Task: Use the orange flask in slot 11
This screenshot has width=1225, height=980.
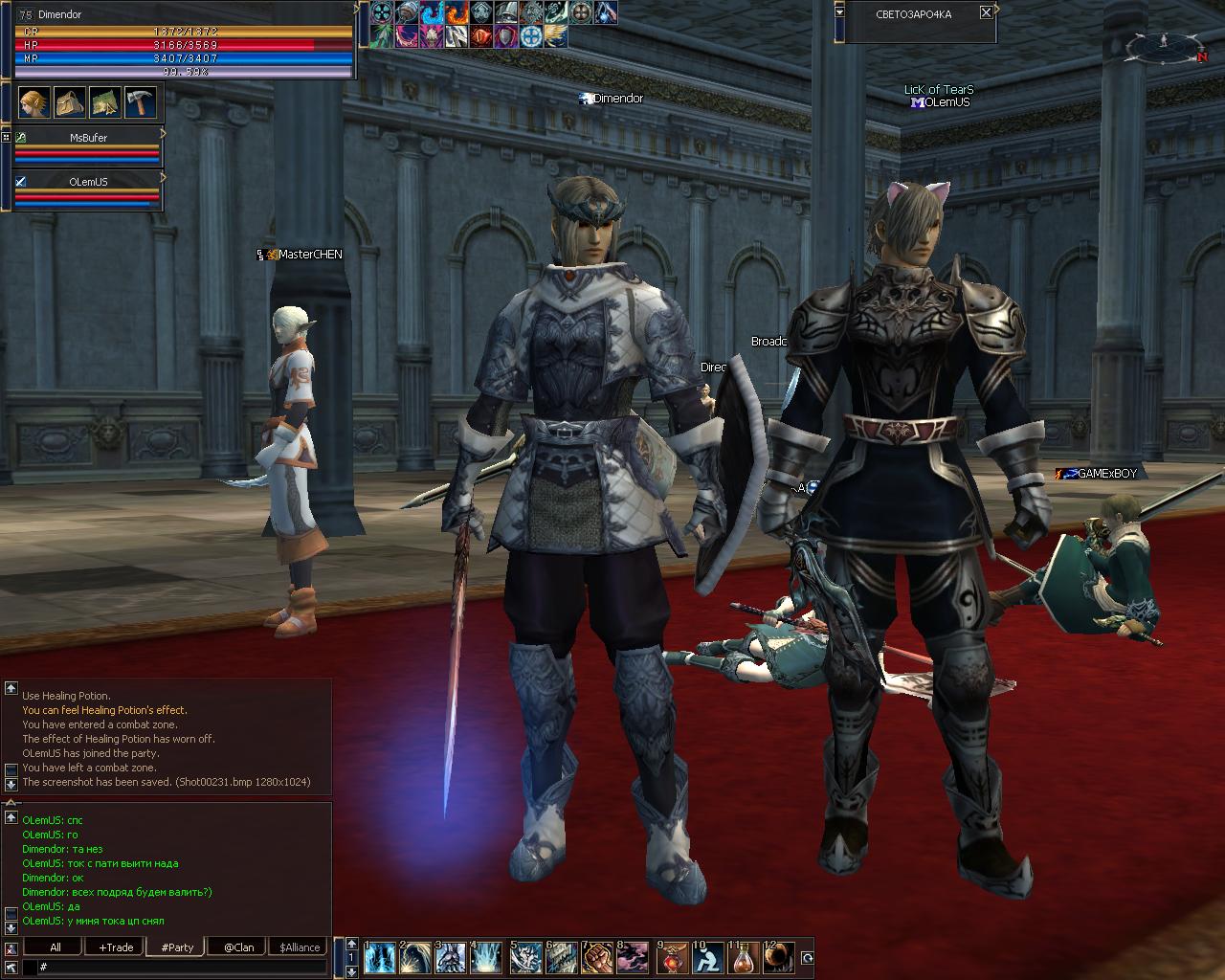Action: click(x=744, y=957)
